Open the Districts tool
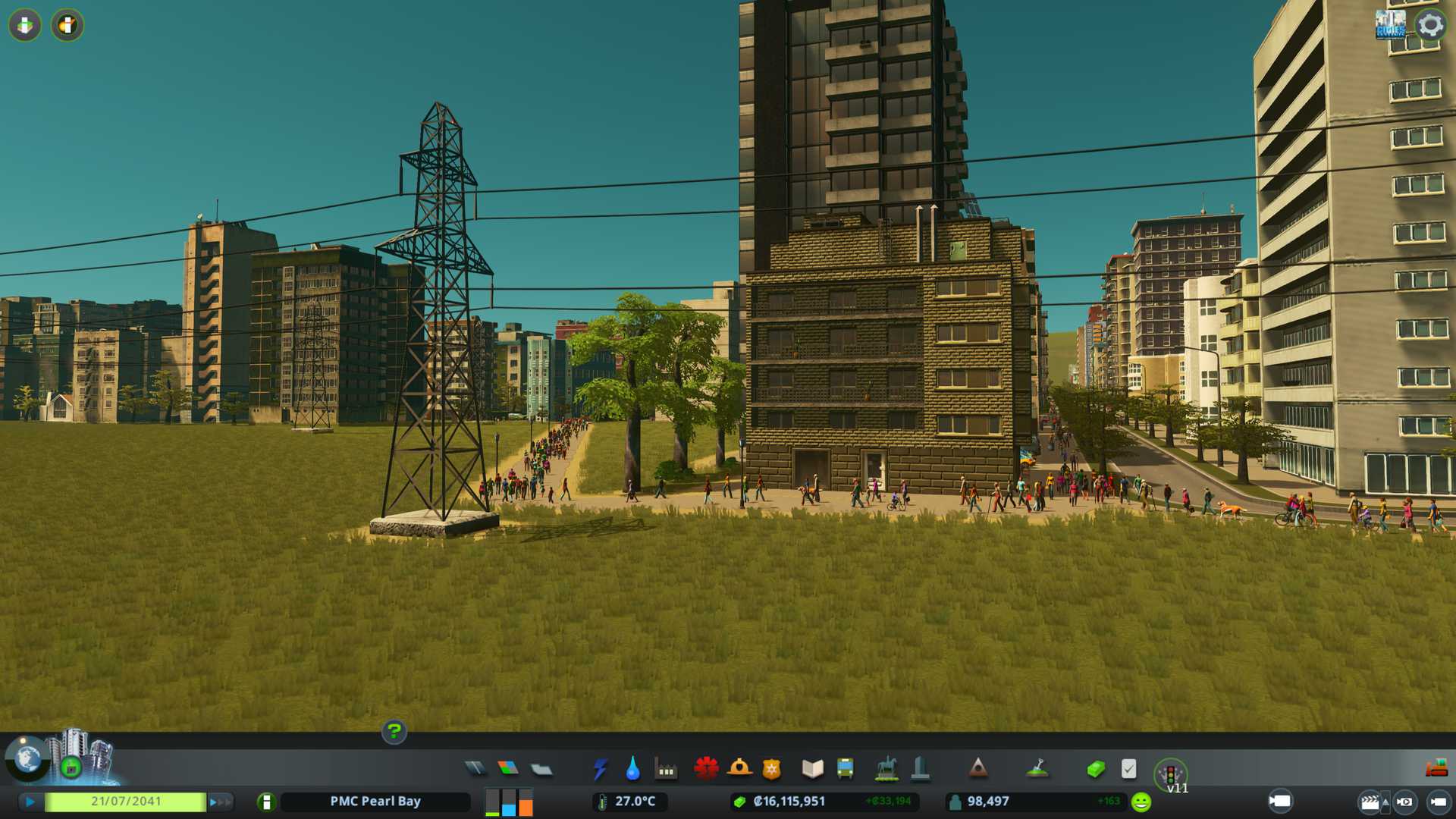This screenshot has height=819, width=1456. coord(541,770)
